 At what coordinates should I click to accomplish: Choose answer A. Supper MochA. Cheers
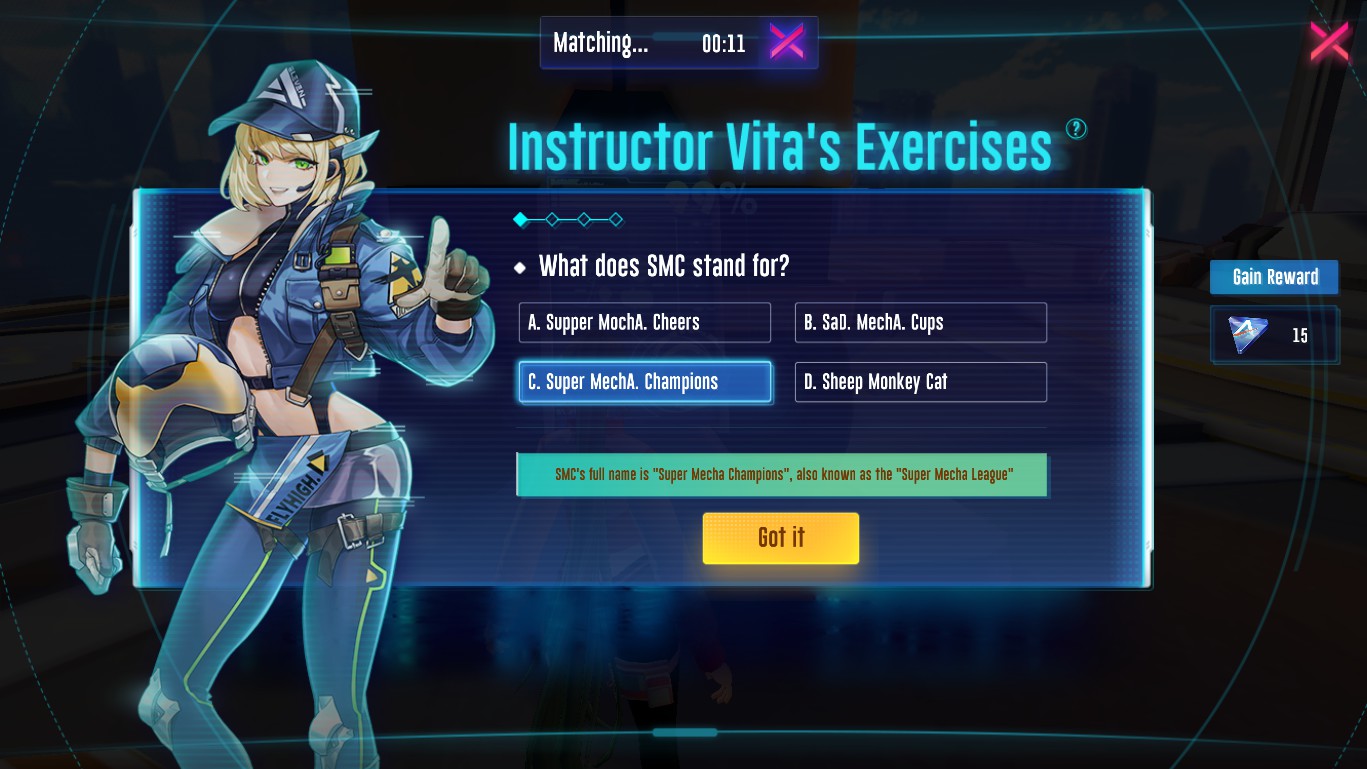point(645,323)
